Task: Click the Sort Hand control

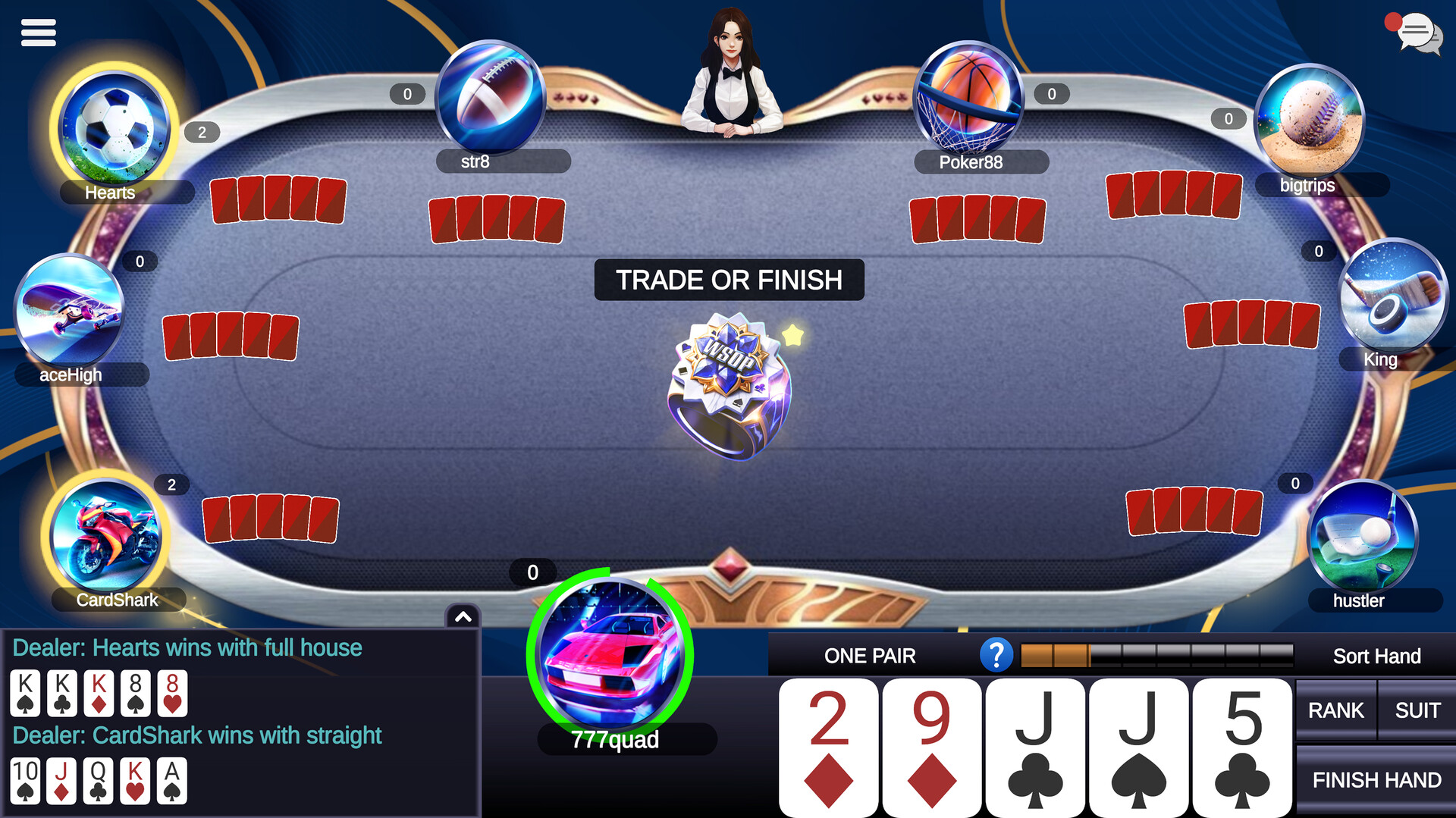Action: tap(1377, 655)
